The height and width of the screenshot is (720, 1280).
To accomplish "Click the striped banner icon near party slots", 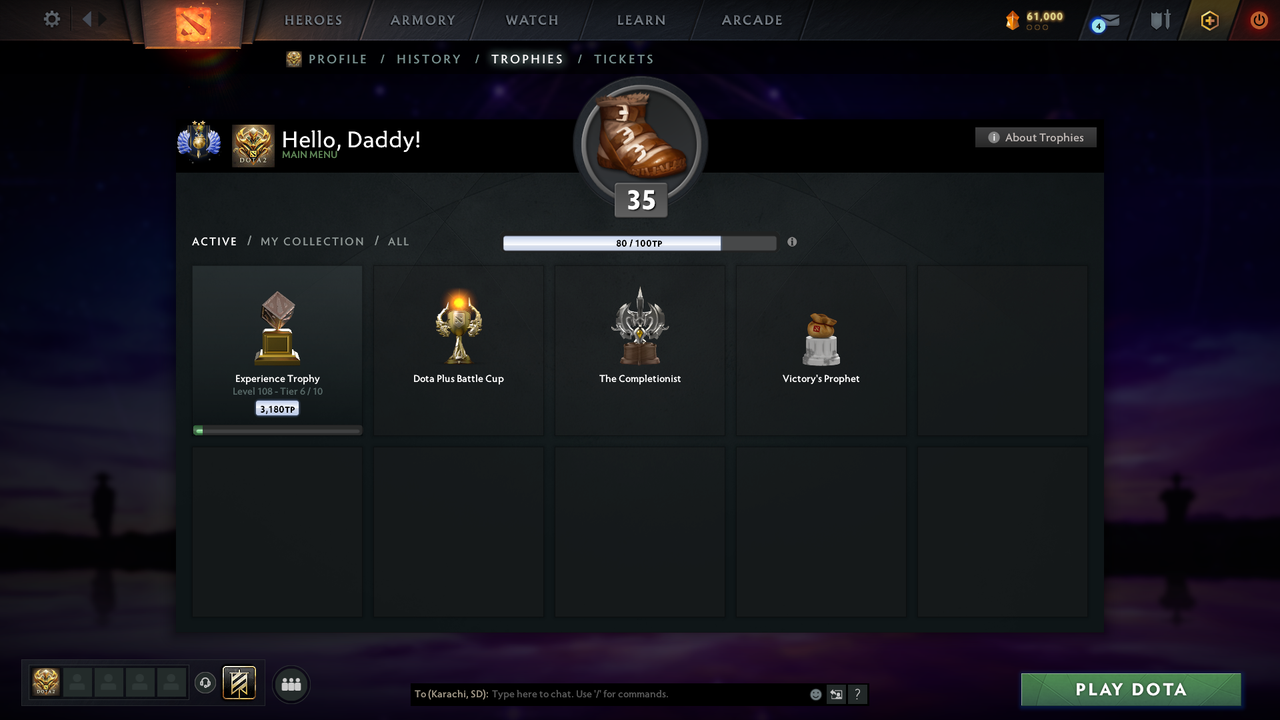I will pyautogui.click(x=239, y=683).
